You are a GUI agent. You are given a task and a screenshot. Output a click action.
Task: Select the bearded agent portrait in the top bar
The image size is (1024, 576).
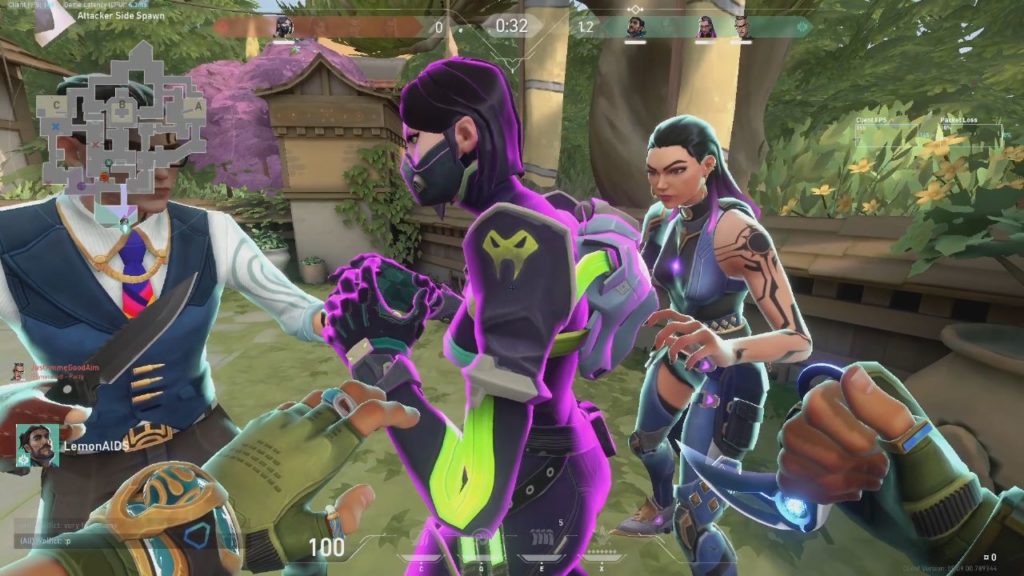point(637,26)
